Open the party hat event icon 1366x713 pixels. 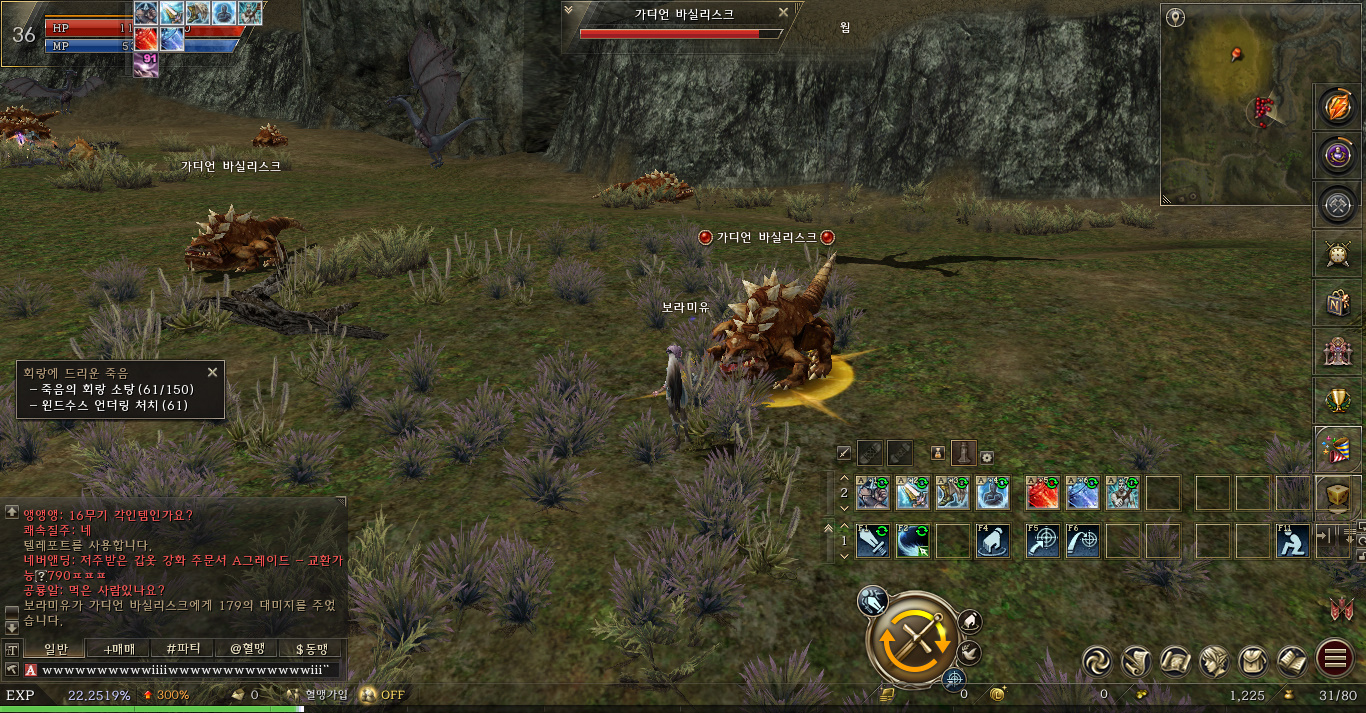1338,448
